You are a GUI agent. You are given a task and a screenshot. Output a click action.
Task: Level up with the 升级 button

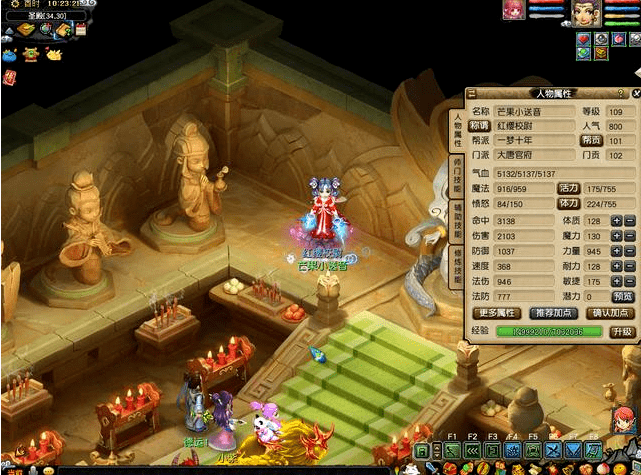tap(622, 331)
